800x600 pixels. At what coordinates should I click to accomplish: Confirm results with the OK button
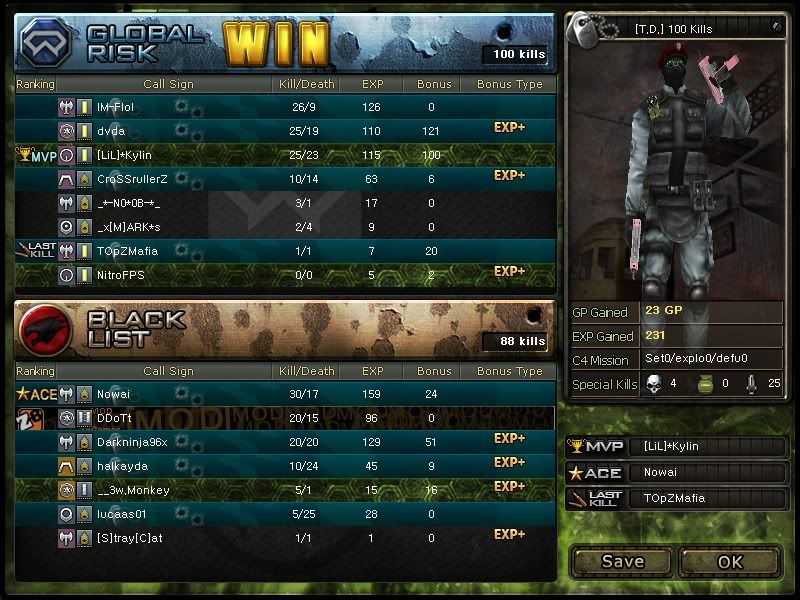(x=730, y=561)
